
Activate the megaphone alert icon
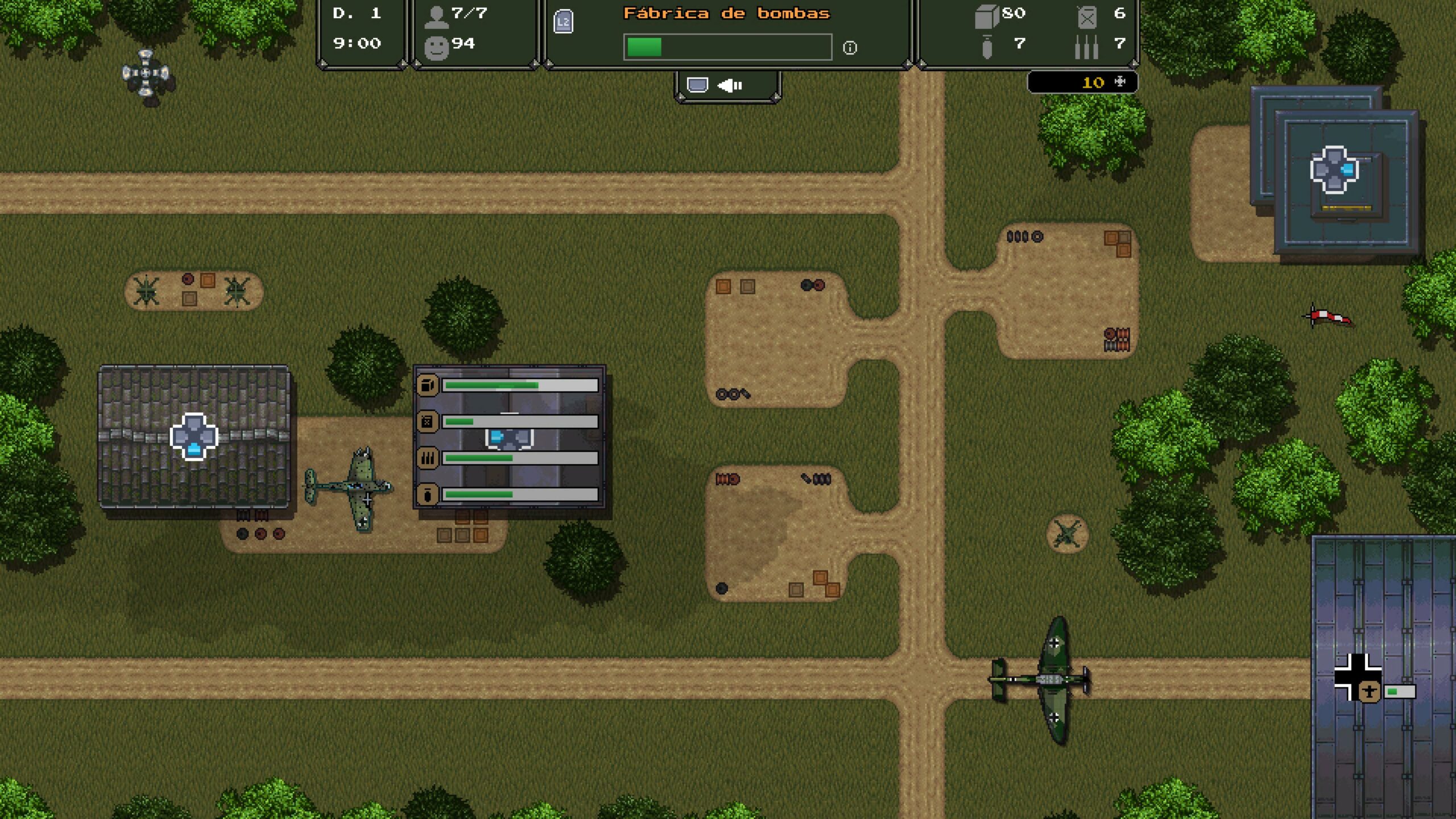click(x=730, y=85)
